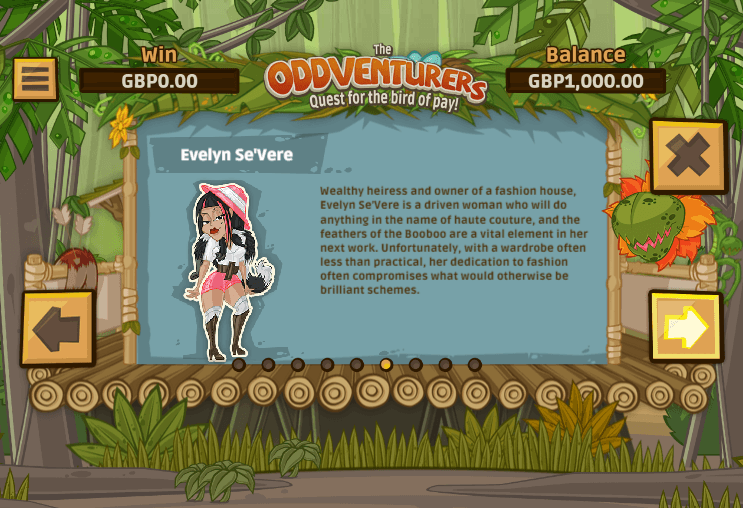Open the hamburger menu
The width and height of the screenshot is (743, 508).
coord(35,79)
